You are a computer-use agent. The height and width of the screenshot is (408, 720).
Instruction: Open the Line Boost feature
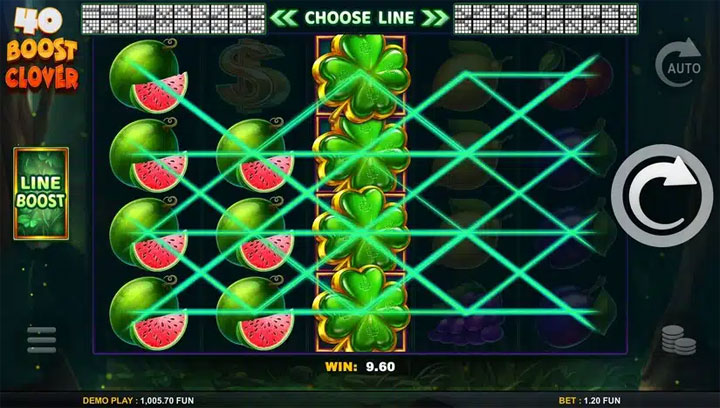40,192
